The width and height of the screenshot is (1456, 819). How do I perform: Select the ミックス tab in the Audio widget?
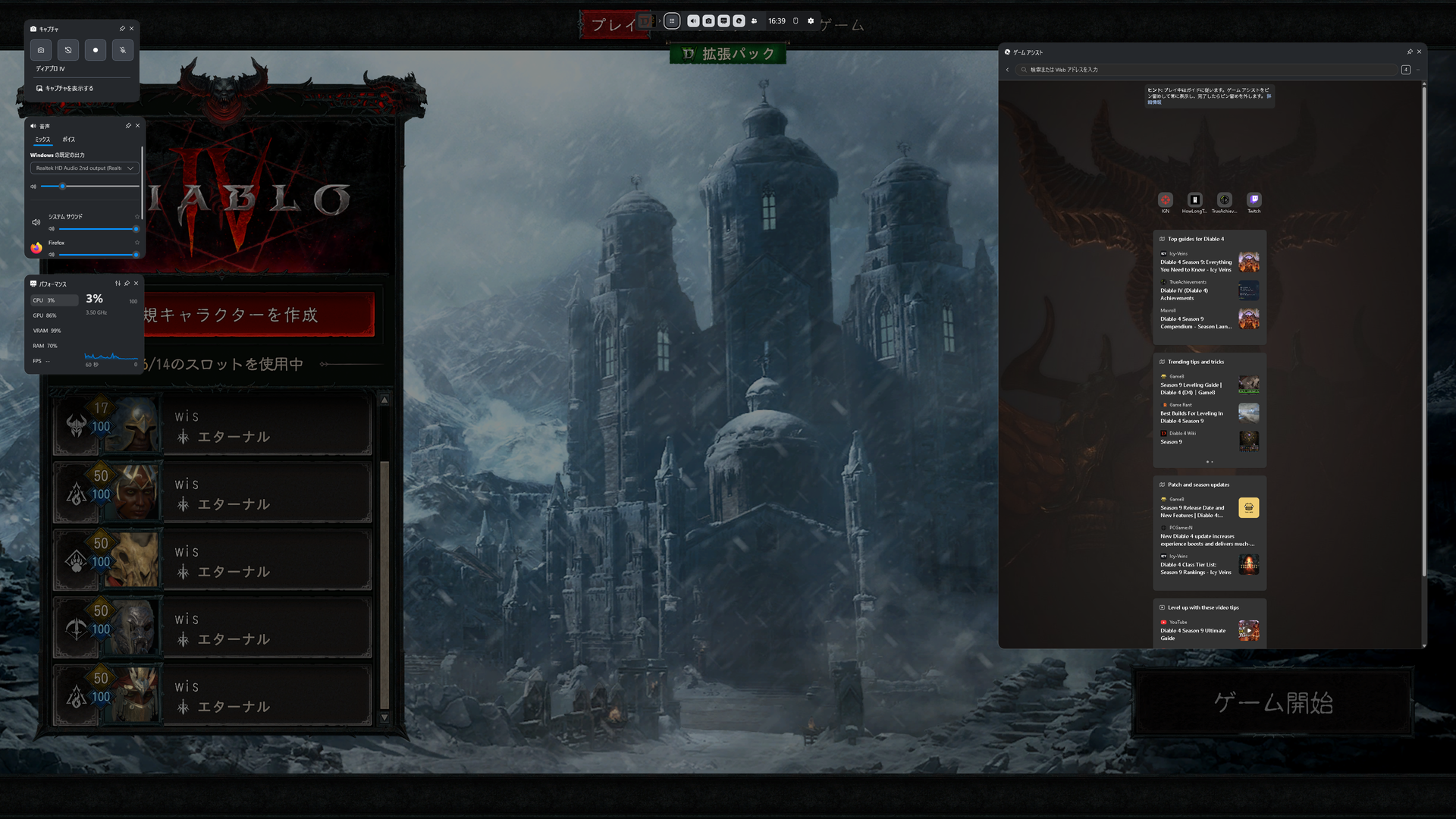click(x=43, y=140)
